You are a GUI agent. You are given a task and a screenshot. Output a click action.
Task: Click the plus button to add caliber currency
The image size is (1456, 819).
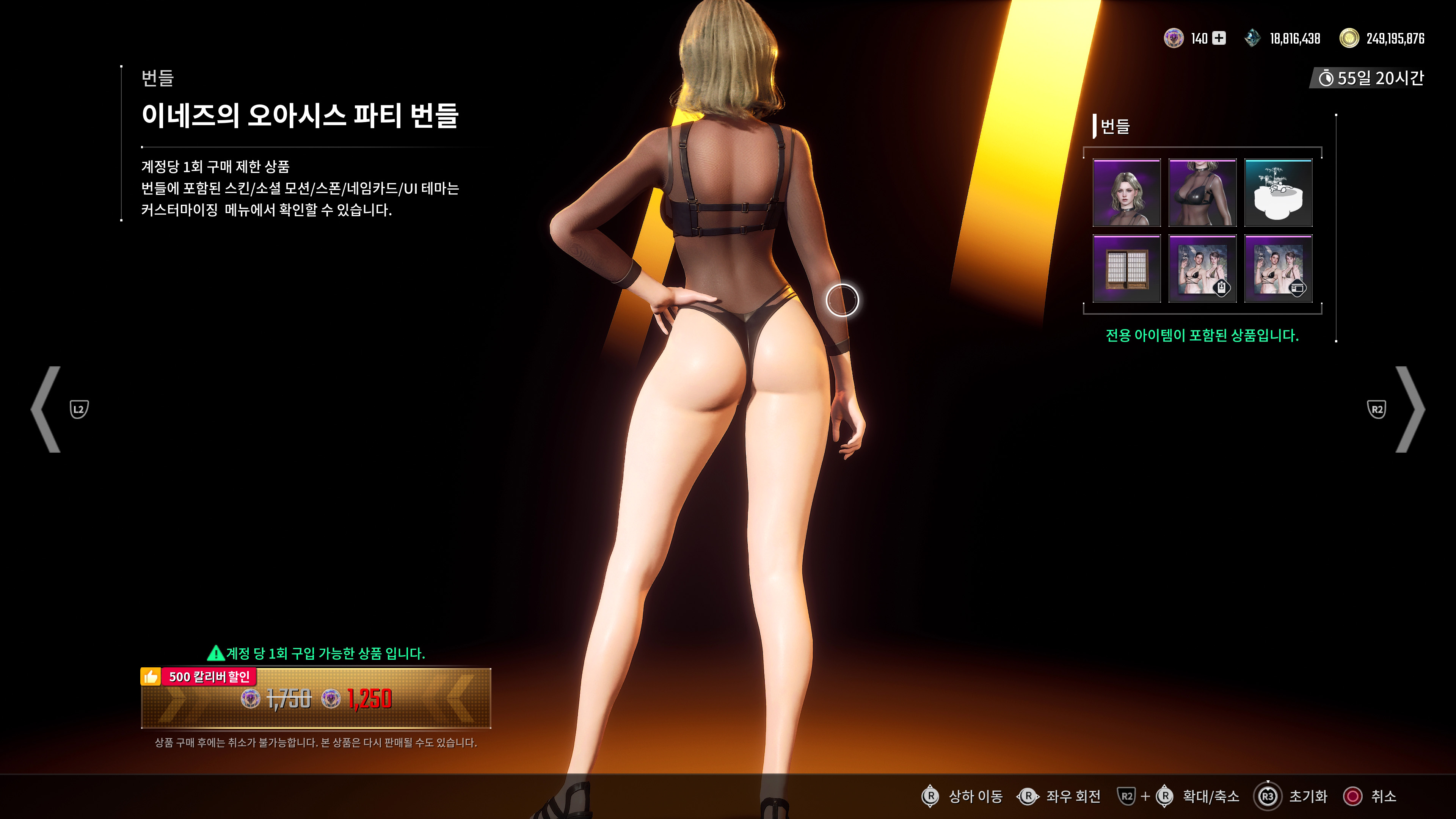point(1219,38)
